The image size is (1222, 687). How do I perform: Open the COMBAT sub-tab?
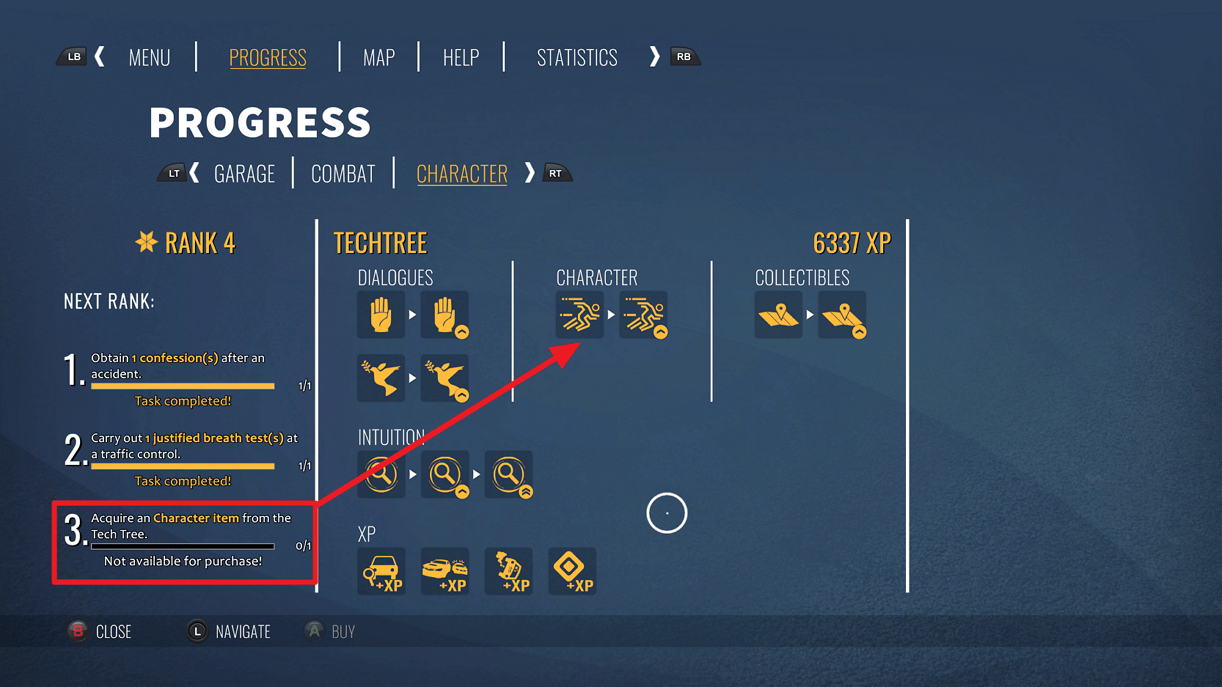(x=343, y=174)
